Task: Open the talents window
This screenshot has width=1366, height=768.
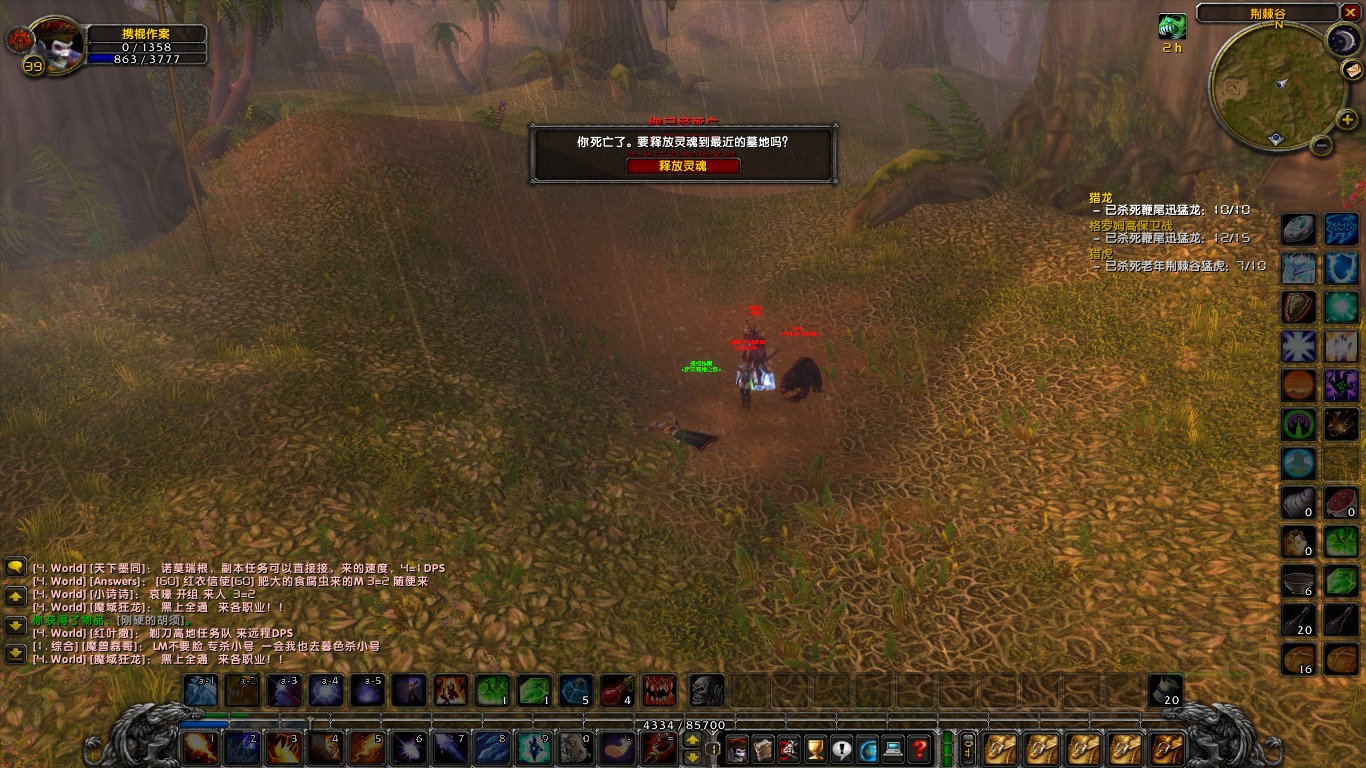Action: 789,749
